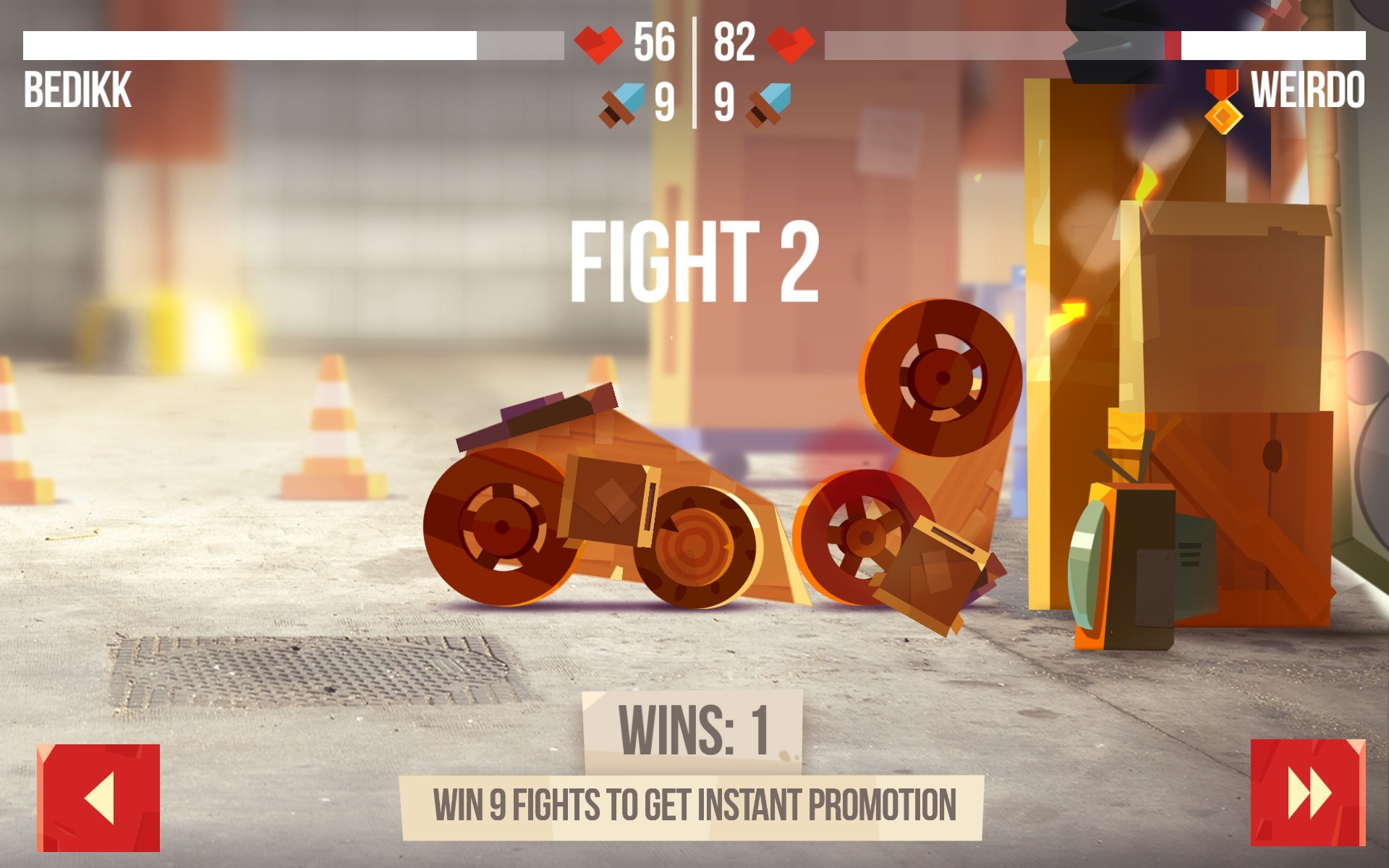Screen dimensions: 1389x868
Task: Go back with the red left-arrow button
Action: tap(98, 797)
